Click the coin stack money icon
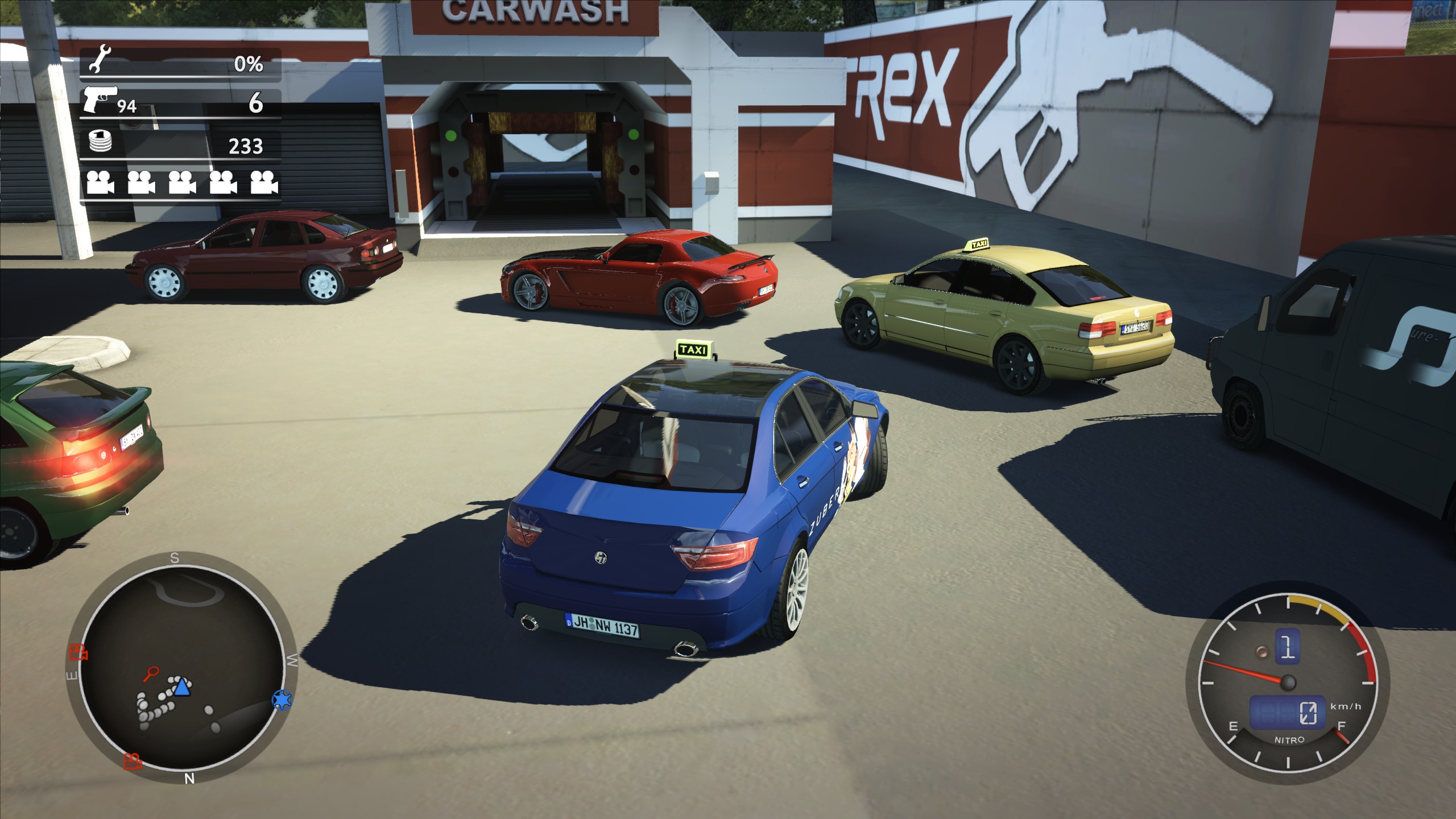The width and height of the screenshot is (1456, 819). pos(100,142)
